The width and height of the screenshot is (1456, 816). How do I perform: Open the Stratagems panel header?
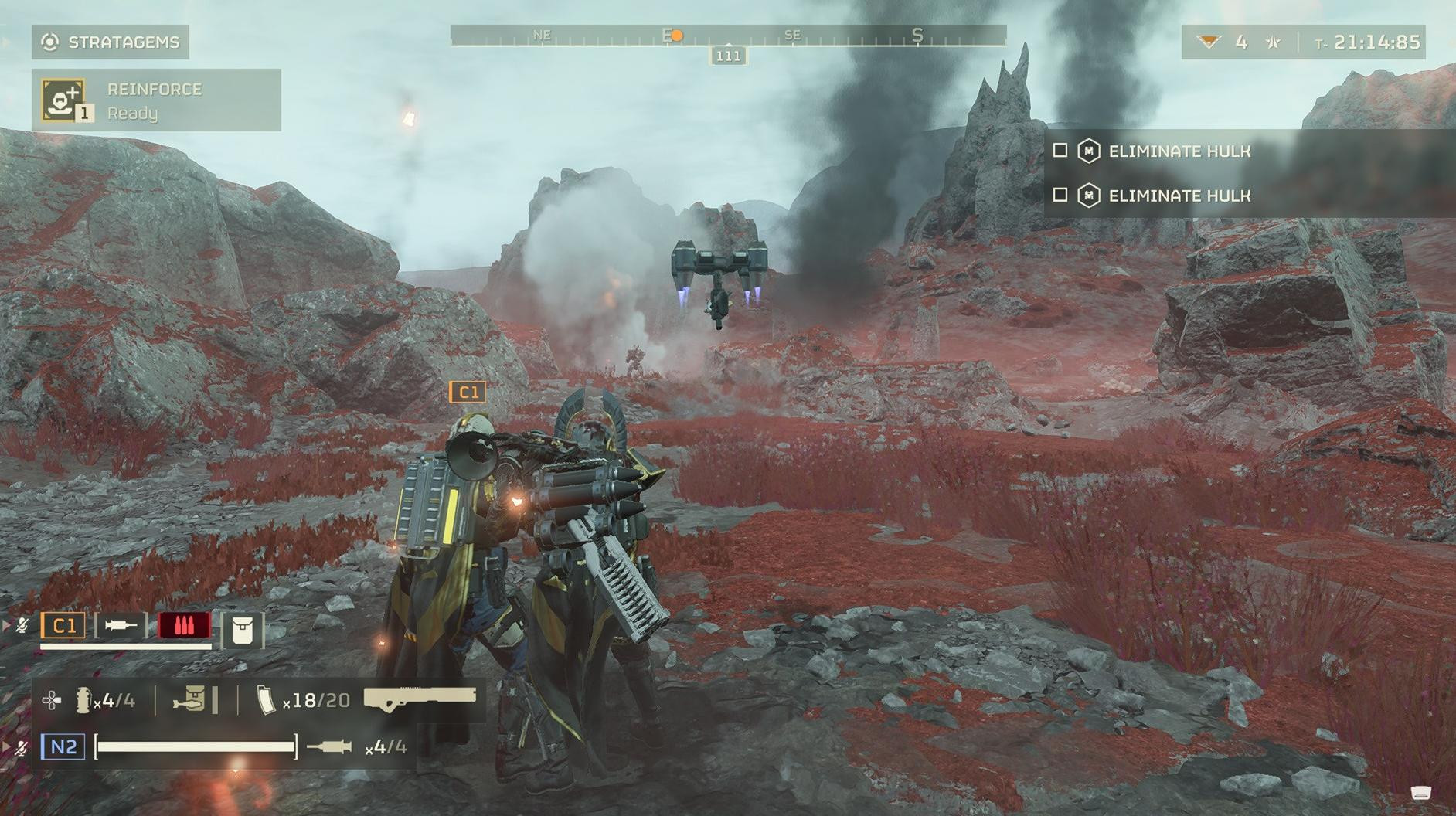point(111,42)
